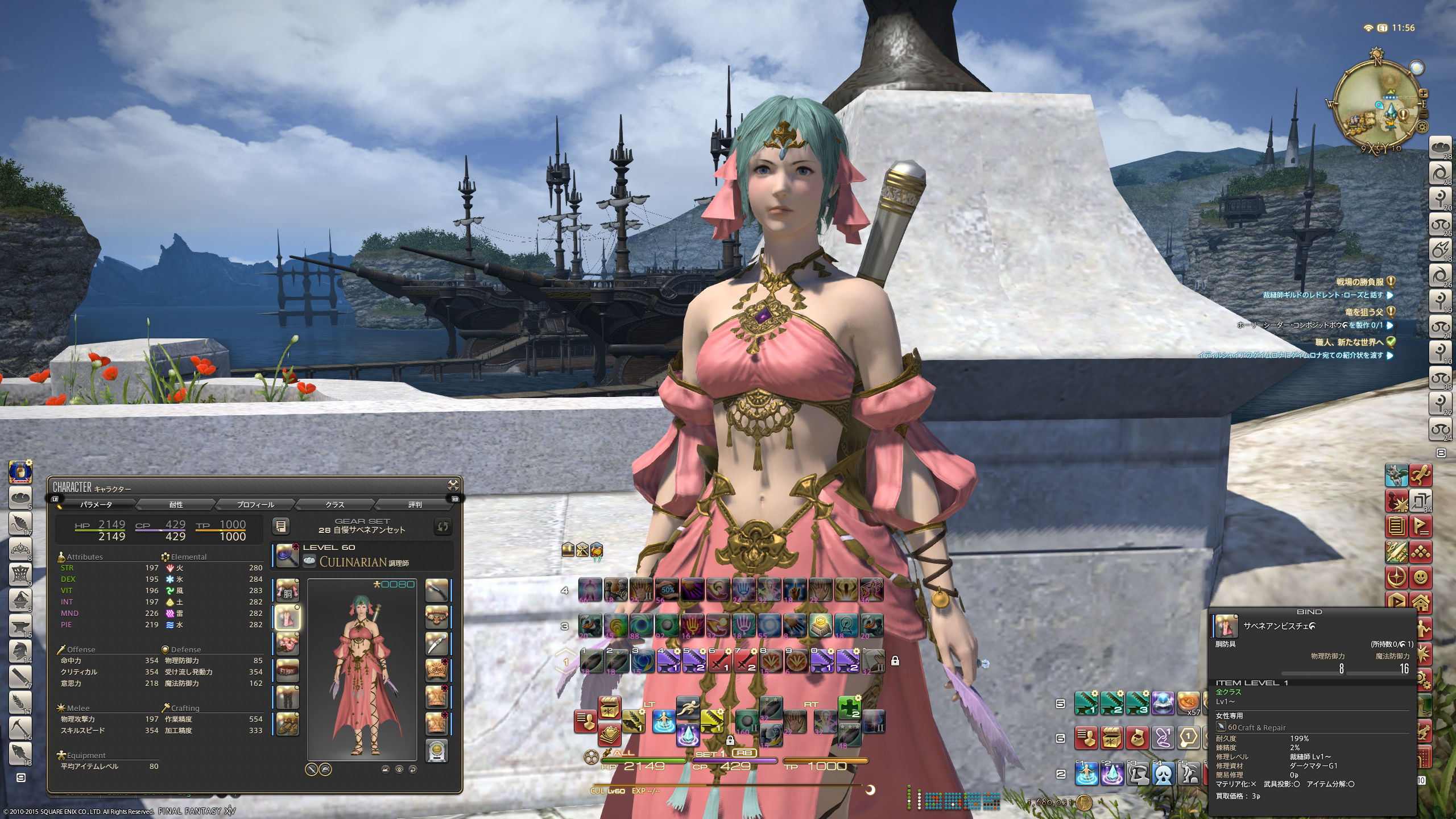Open the 戦場の勝負服 quest tracker entry

tap(1359, 282)
